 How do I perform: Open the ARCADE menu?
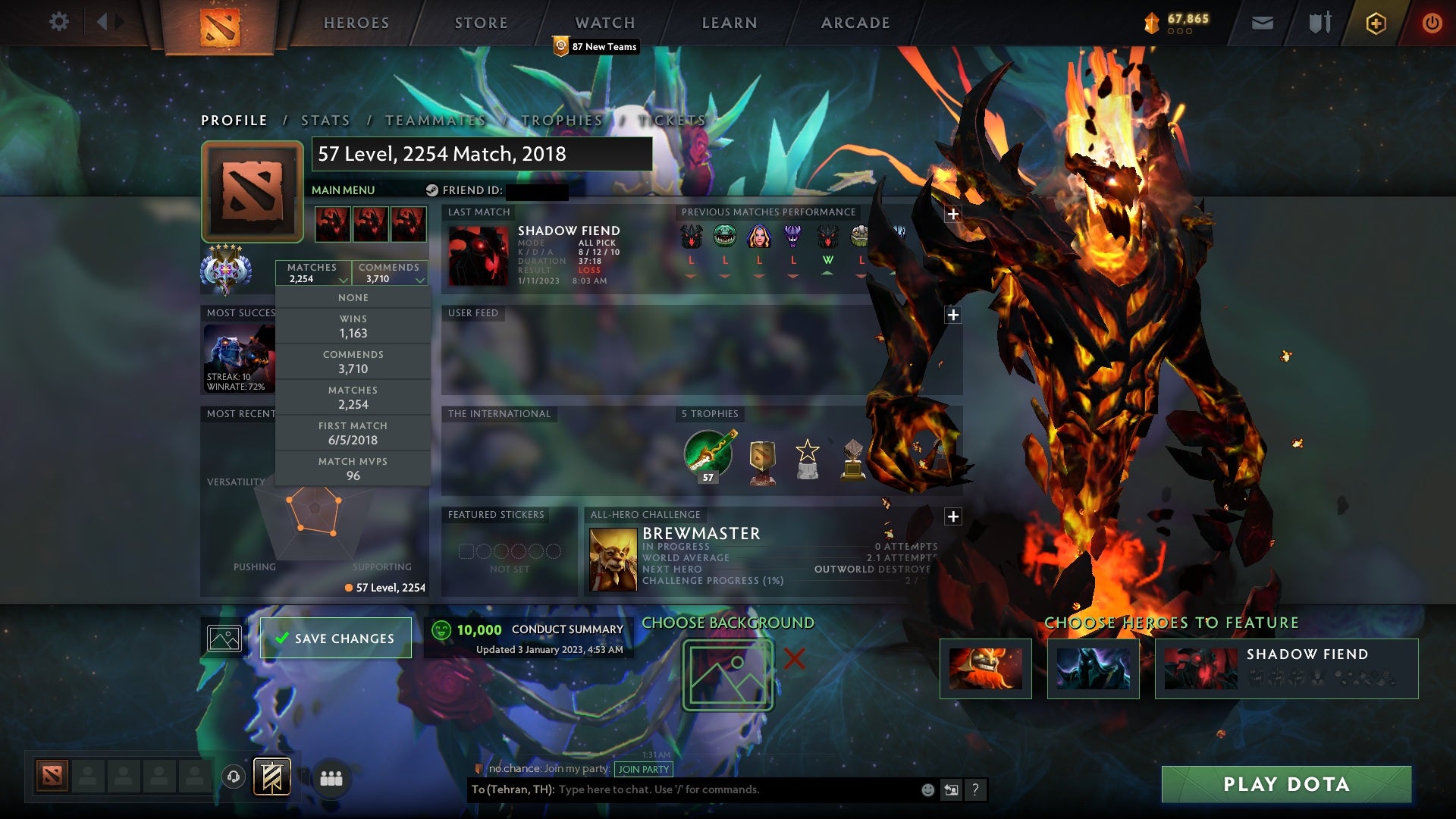855,22
